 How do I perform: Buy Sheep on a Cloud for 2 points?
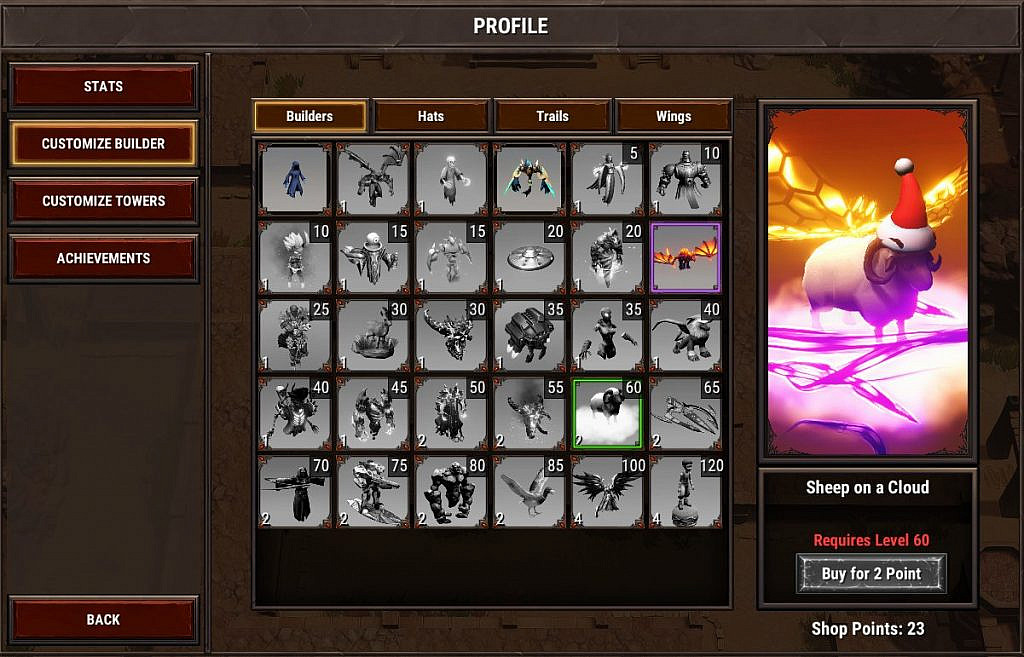point(870,574)
